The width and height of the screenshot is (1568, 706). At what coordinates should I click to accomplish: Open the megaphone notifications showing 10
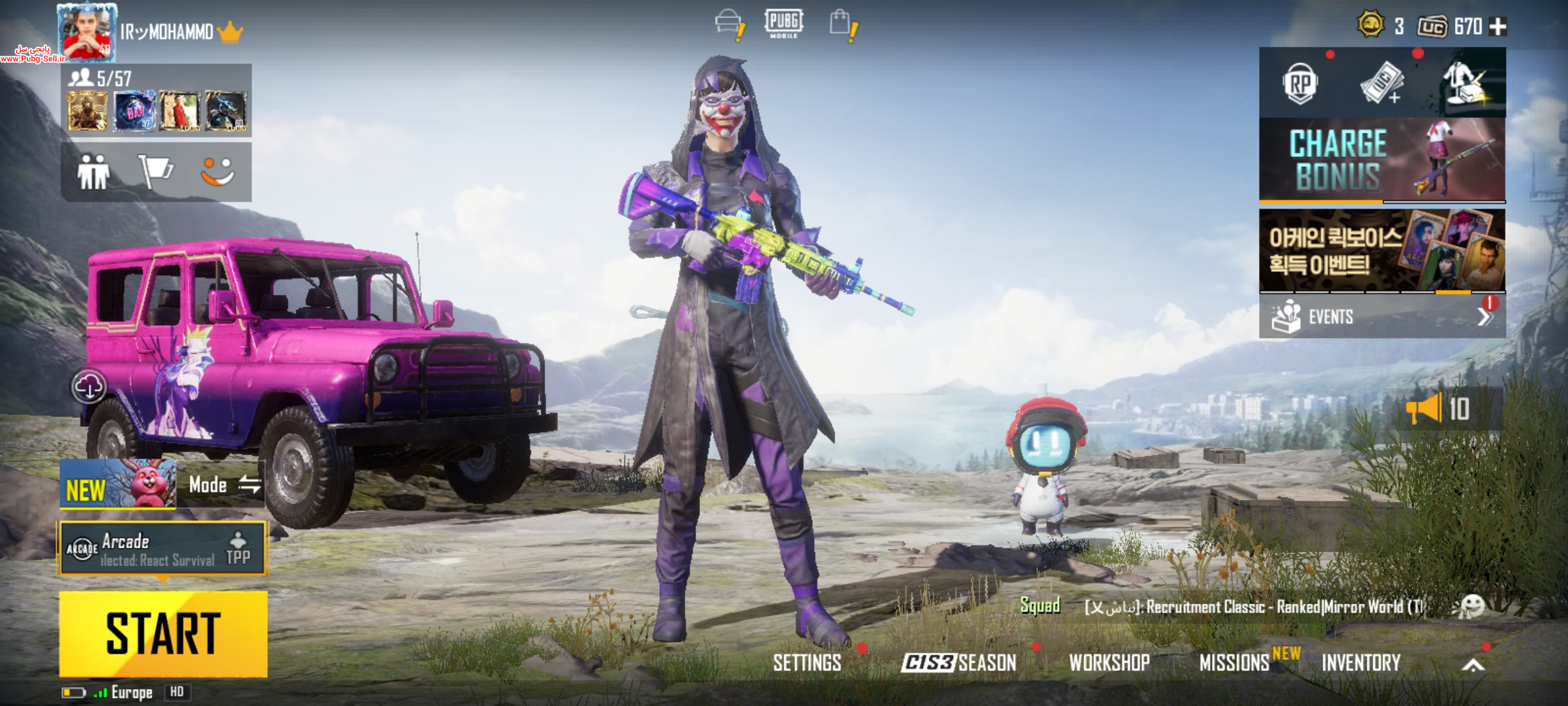[1438, 410]
